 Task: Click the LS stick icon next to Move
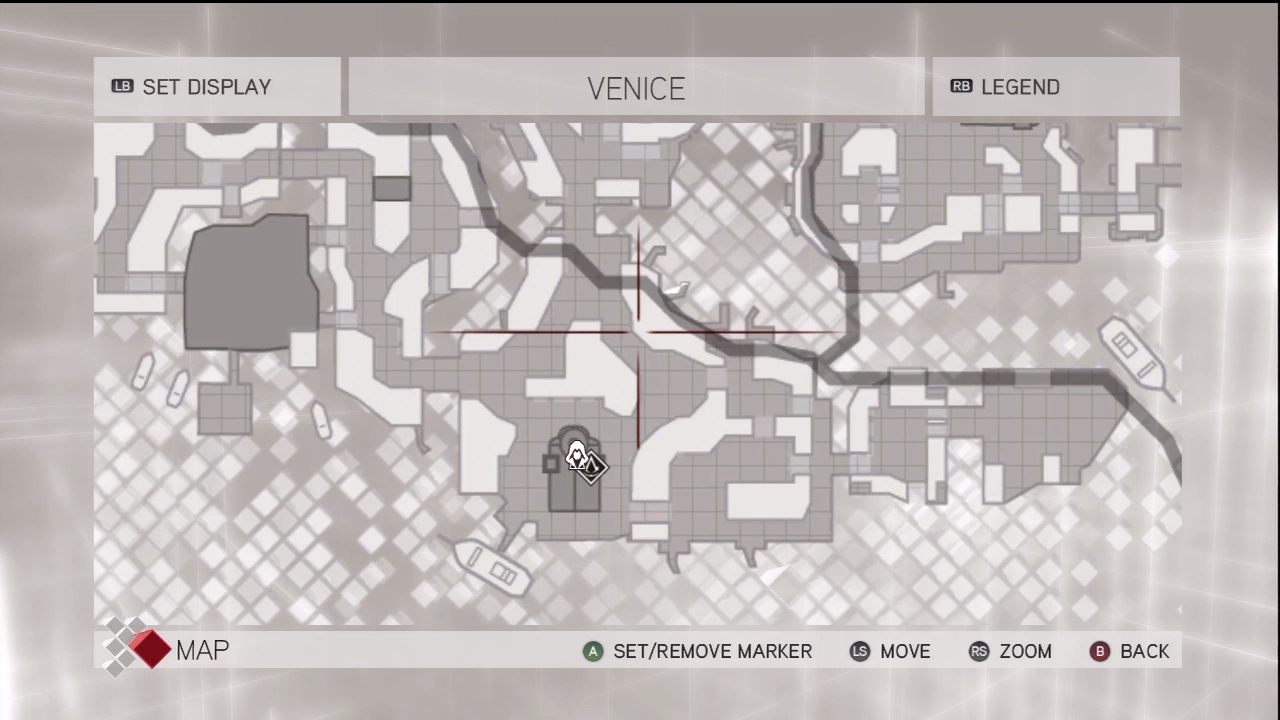[x=859, y=651]
